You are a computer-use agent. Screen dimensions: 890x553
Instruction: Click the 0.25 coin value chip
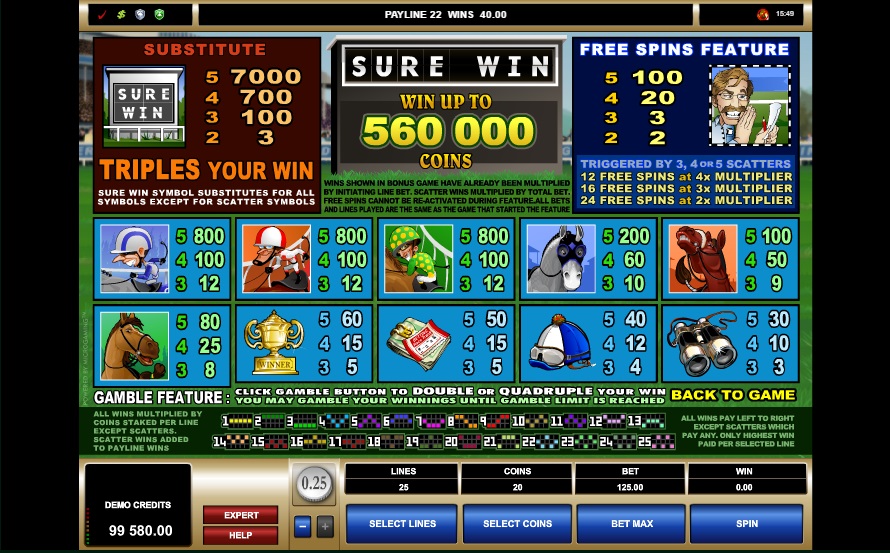pos(314,485)
